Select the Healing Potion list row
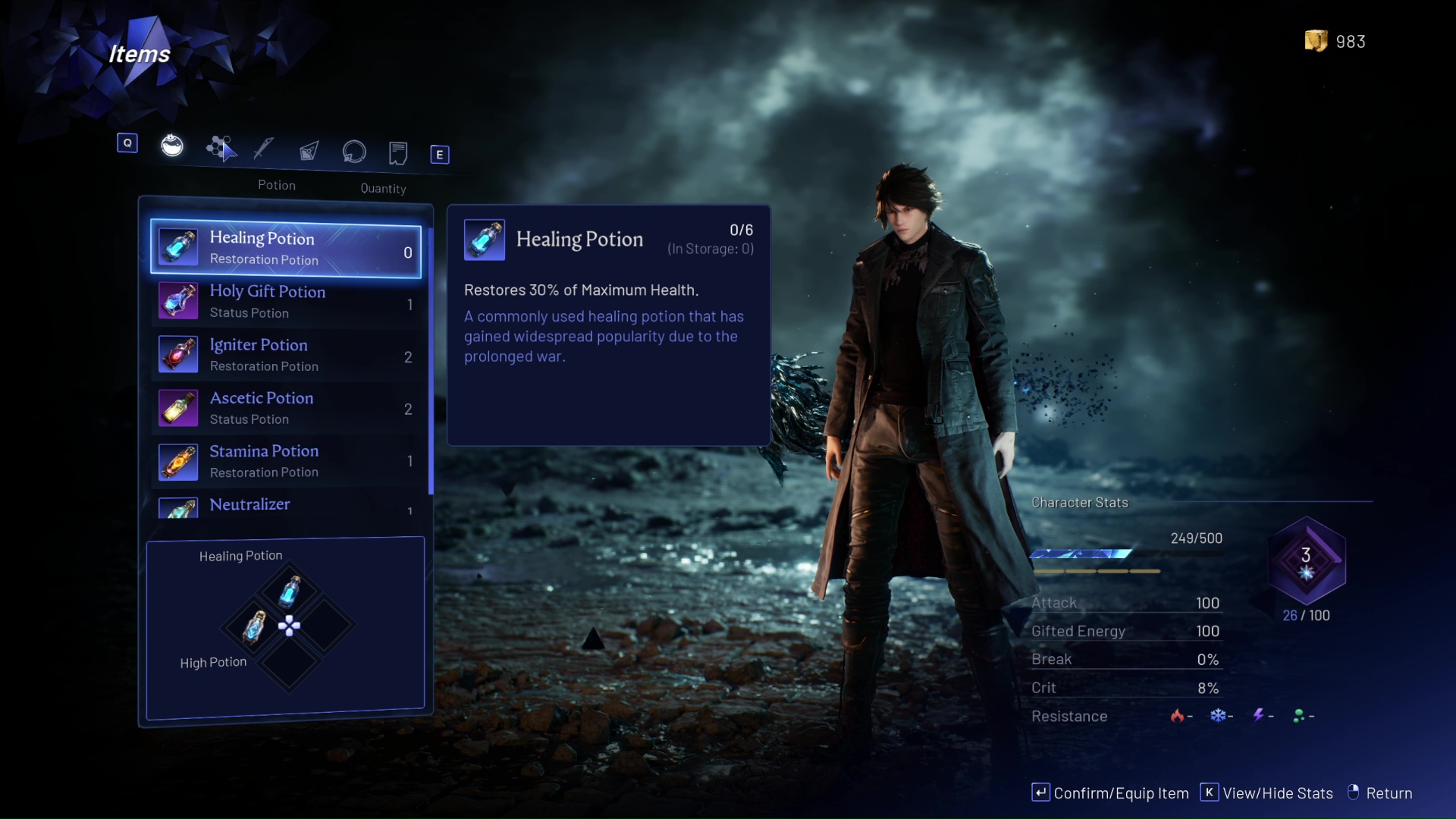Image resolution: width=1456 pixels, height=819 pixels. pyautogui.click(x=286, y=249)
